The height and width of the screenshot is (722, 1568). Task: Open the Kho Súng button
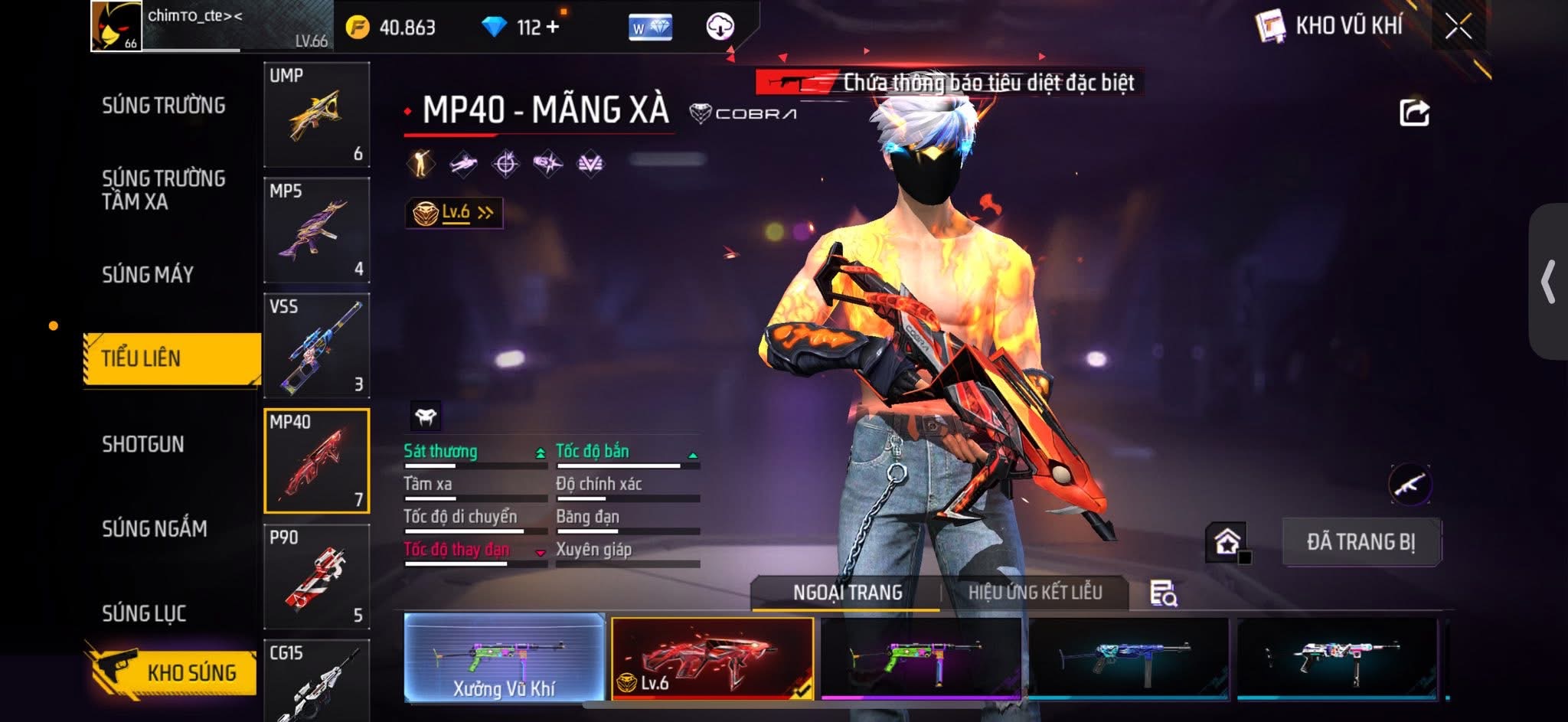(173, 672)
